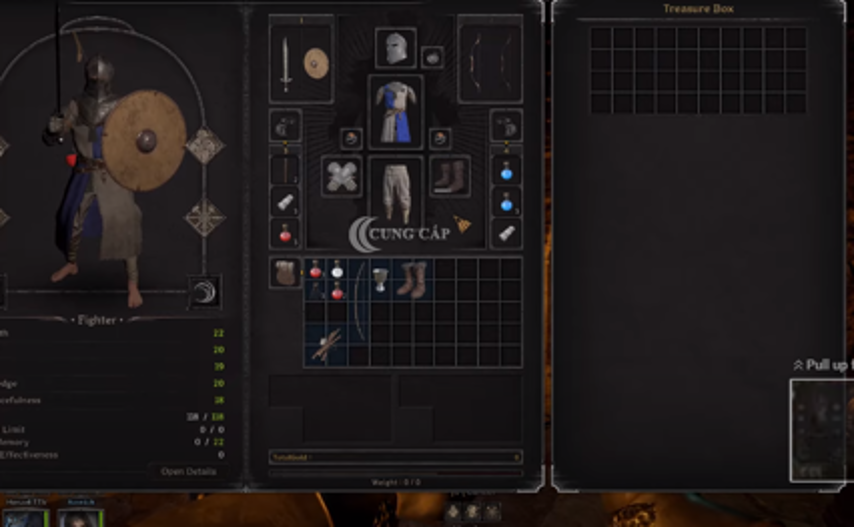854x527 pixels.
Task: Open Details of character stats
Action: point(188,471)
